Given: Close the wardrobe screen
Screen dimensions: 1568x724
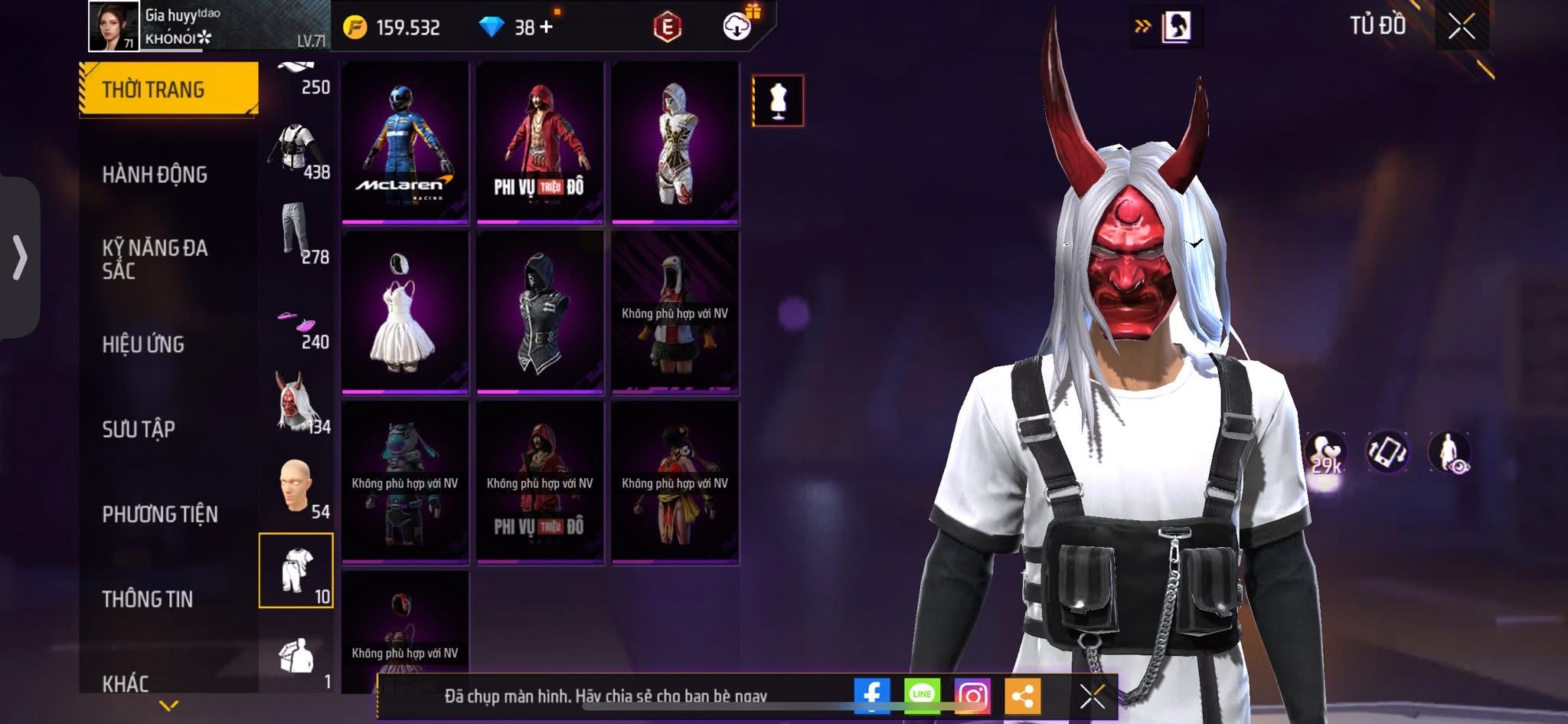Looking at the screenshot, I should (x=1461, y=27).
